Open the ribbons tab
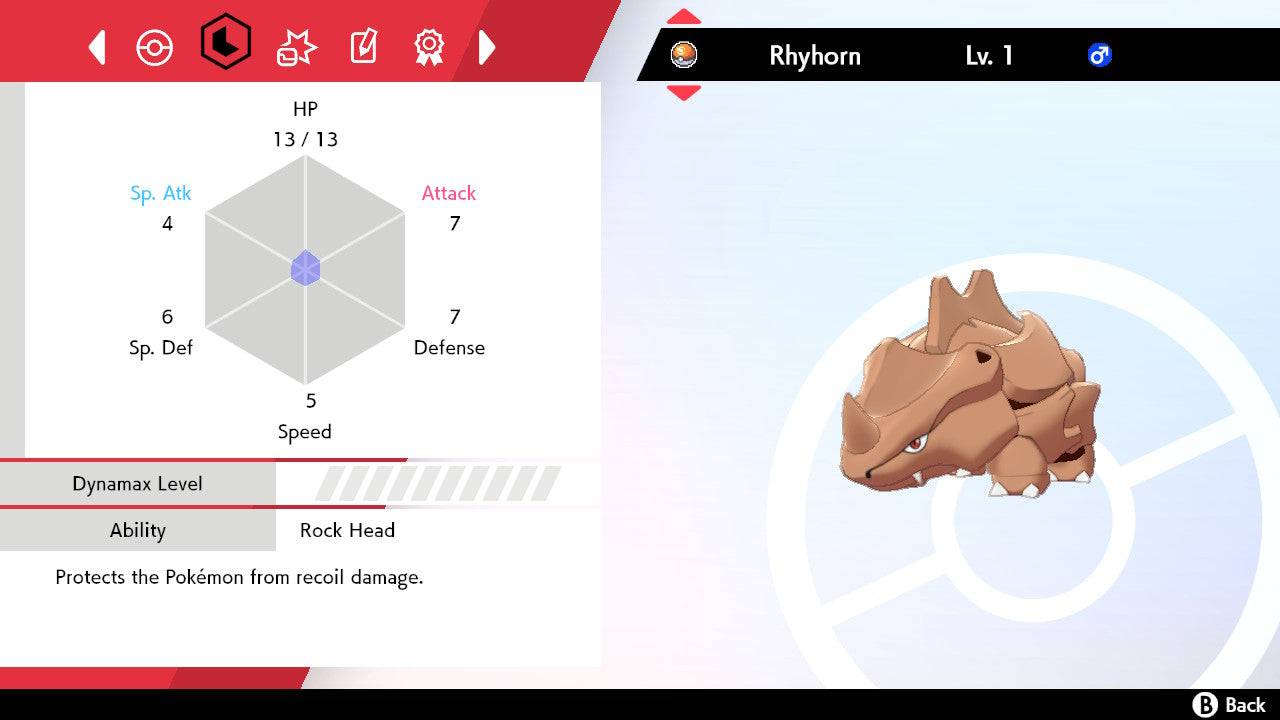This screenshot has width=1280, height=720. (x=429, y=47)
